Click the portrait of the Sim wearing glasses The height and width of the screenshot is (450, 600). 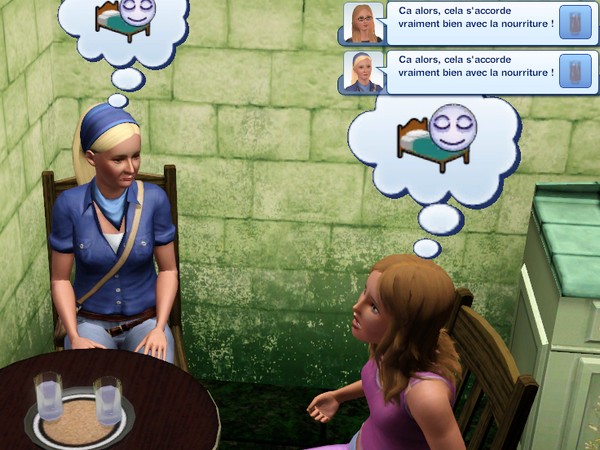coord(362,23)
